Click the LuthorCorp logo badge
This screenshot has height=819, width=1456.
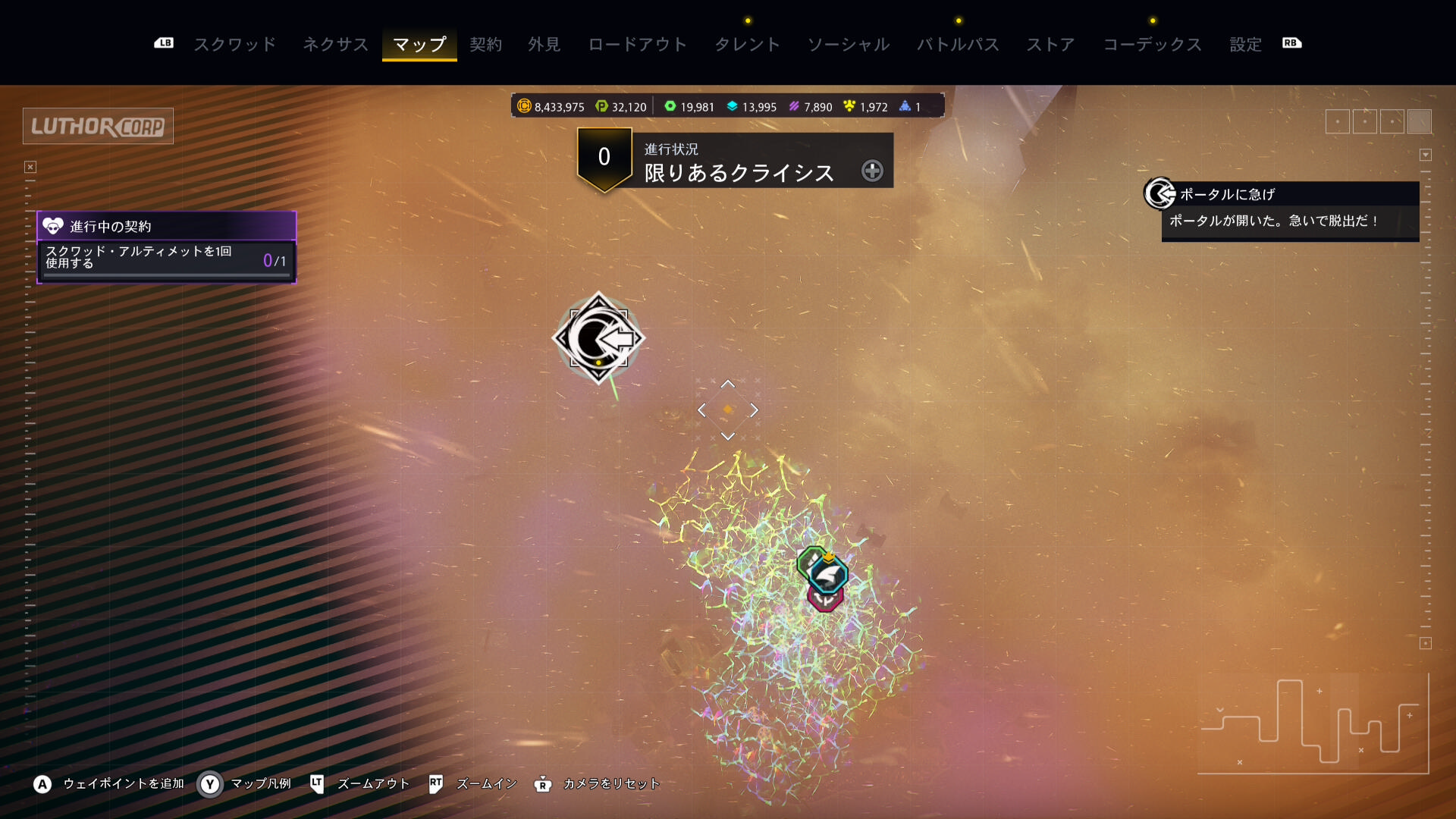(x=98, y=126)
